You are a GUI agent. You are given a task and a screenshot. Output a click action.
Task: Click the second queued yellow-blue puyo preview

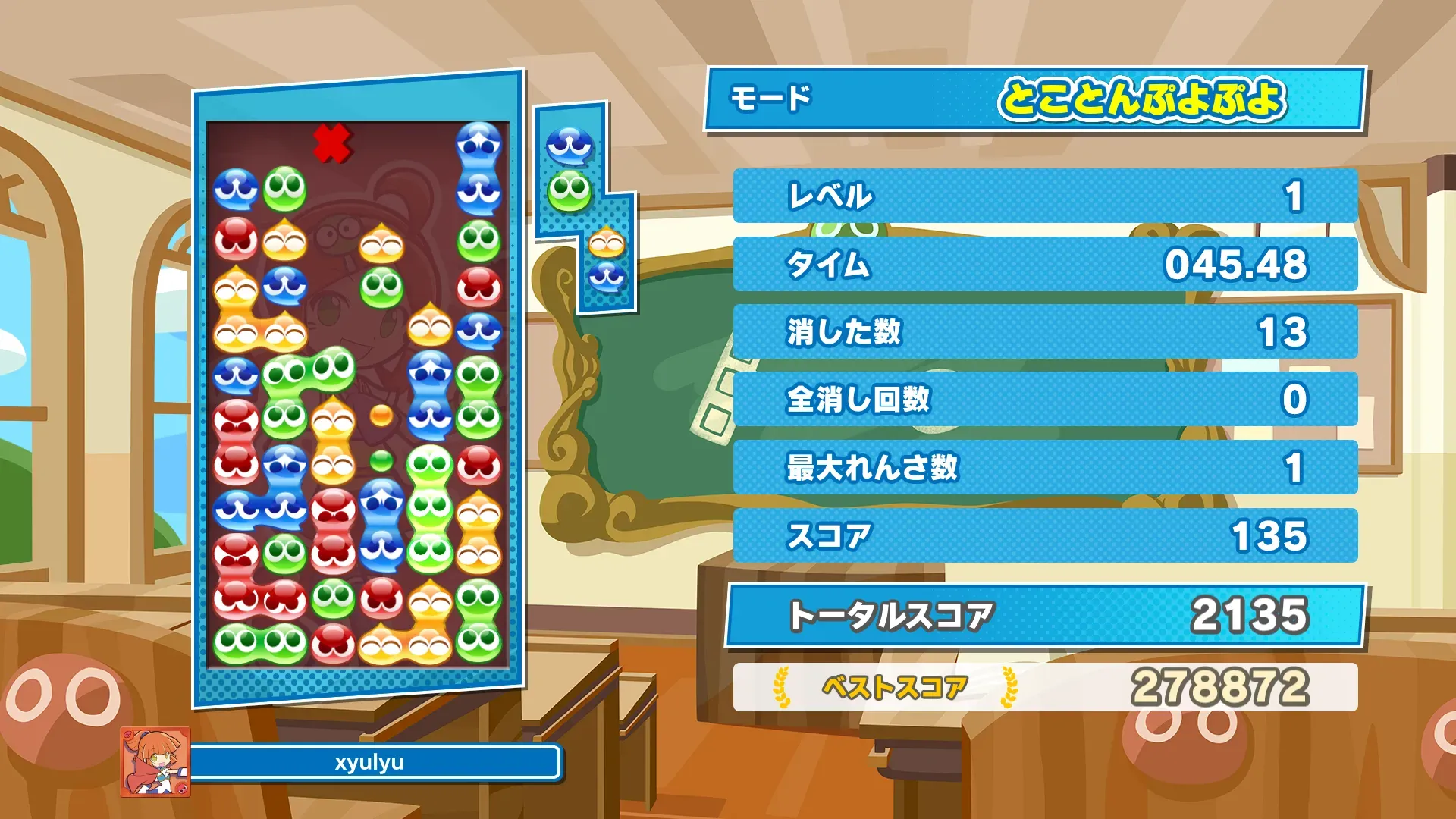click(607, 261)
